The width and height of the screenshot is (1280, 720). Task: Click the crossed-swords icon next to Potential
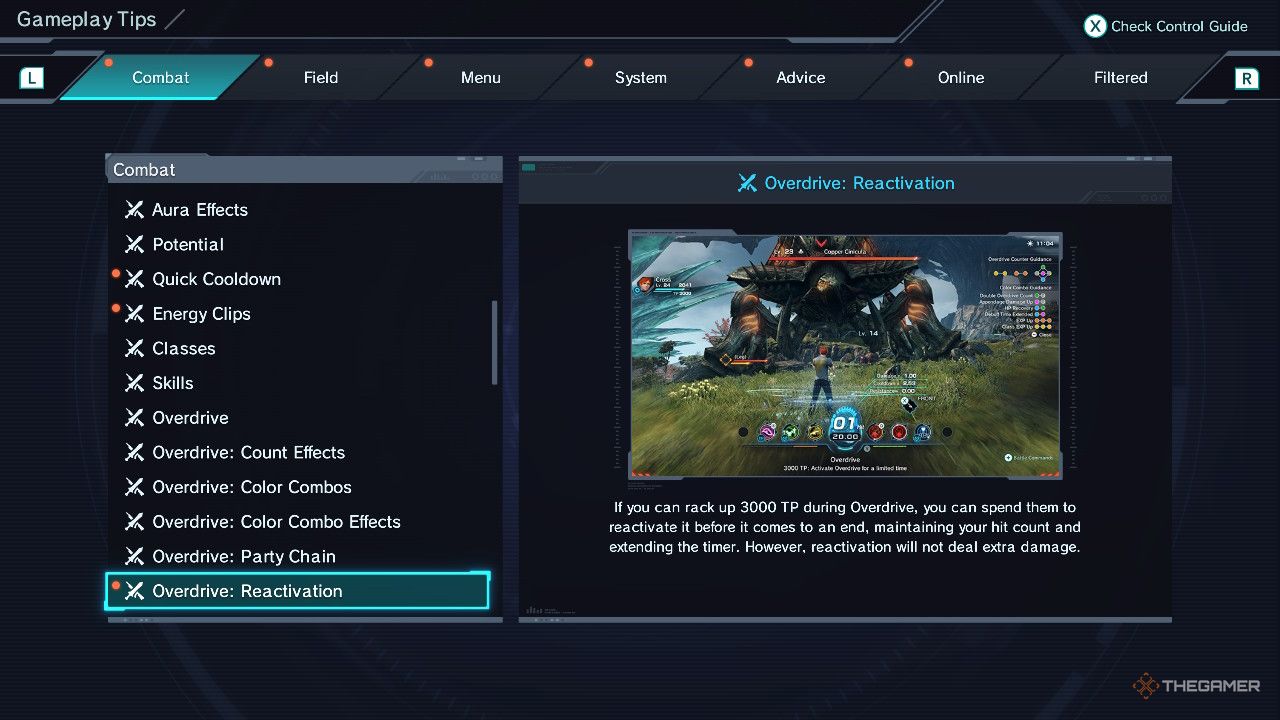click(x=135, y=244)
